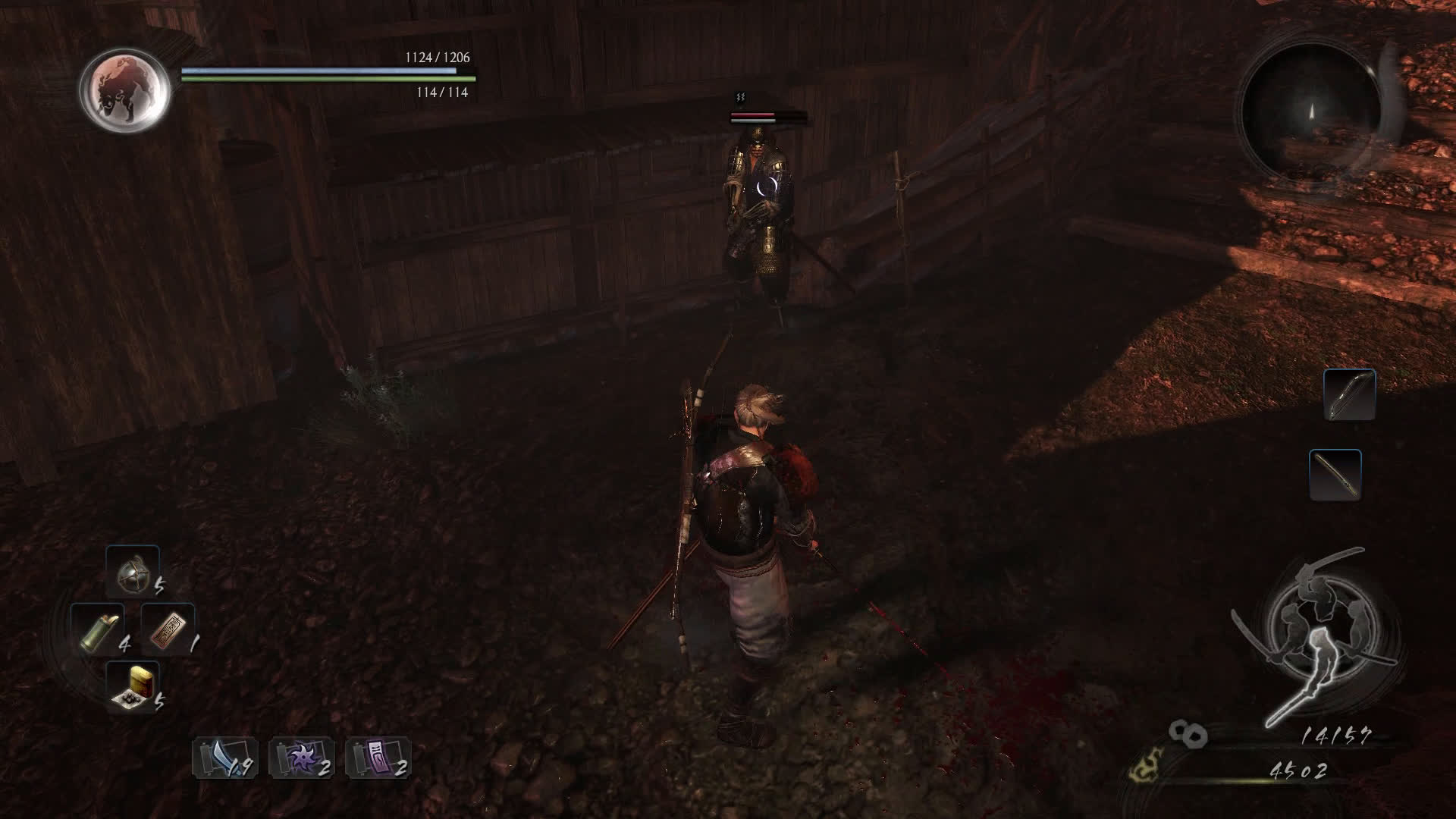
Task: Activate the blue blade scroll shortcut
Action: pyautogui.click(x=223, y=758)
